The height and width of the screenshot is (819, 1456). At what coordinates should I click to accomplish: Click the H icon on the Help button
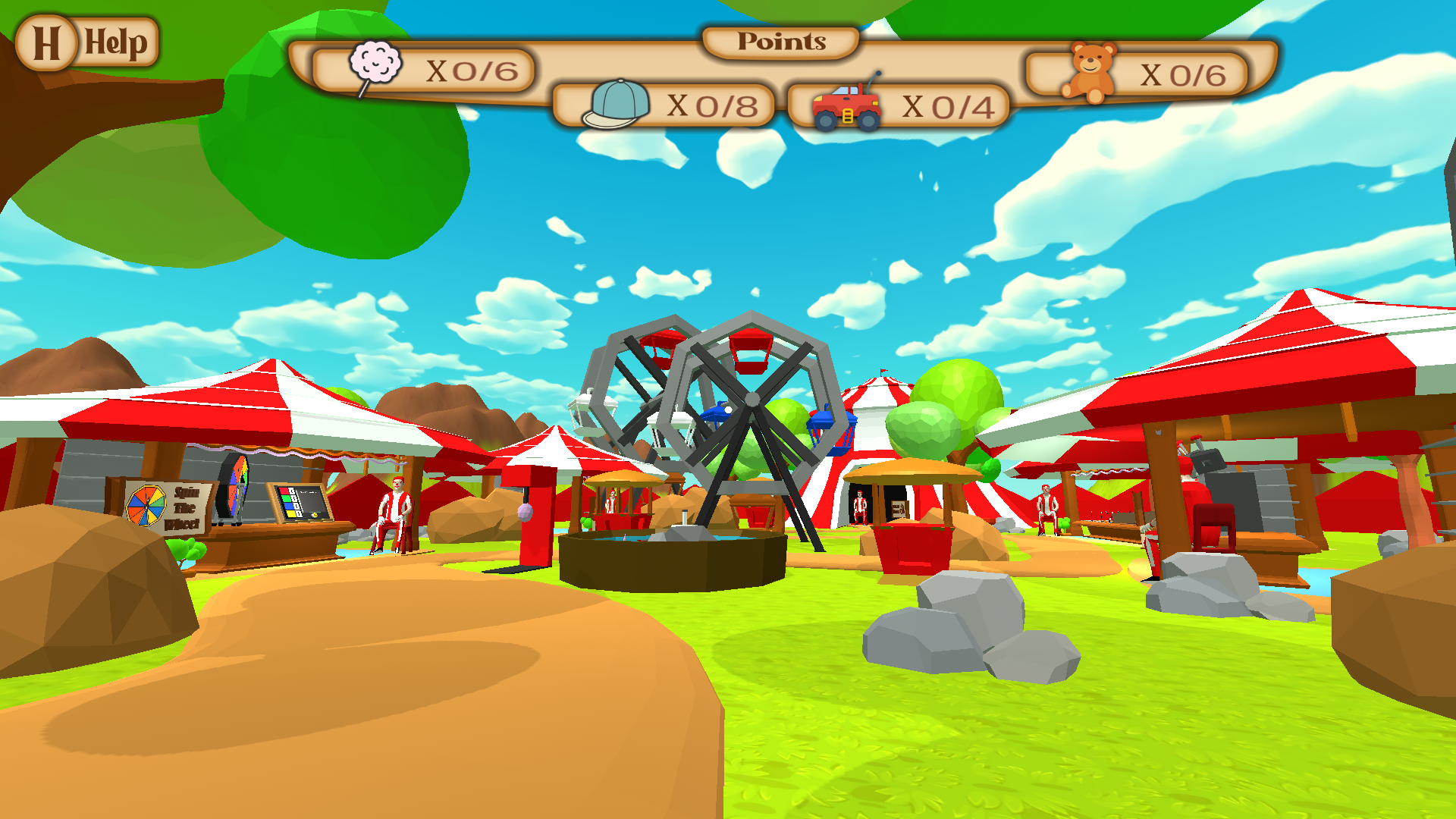(x=45, y=43)
